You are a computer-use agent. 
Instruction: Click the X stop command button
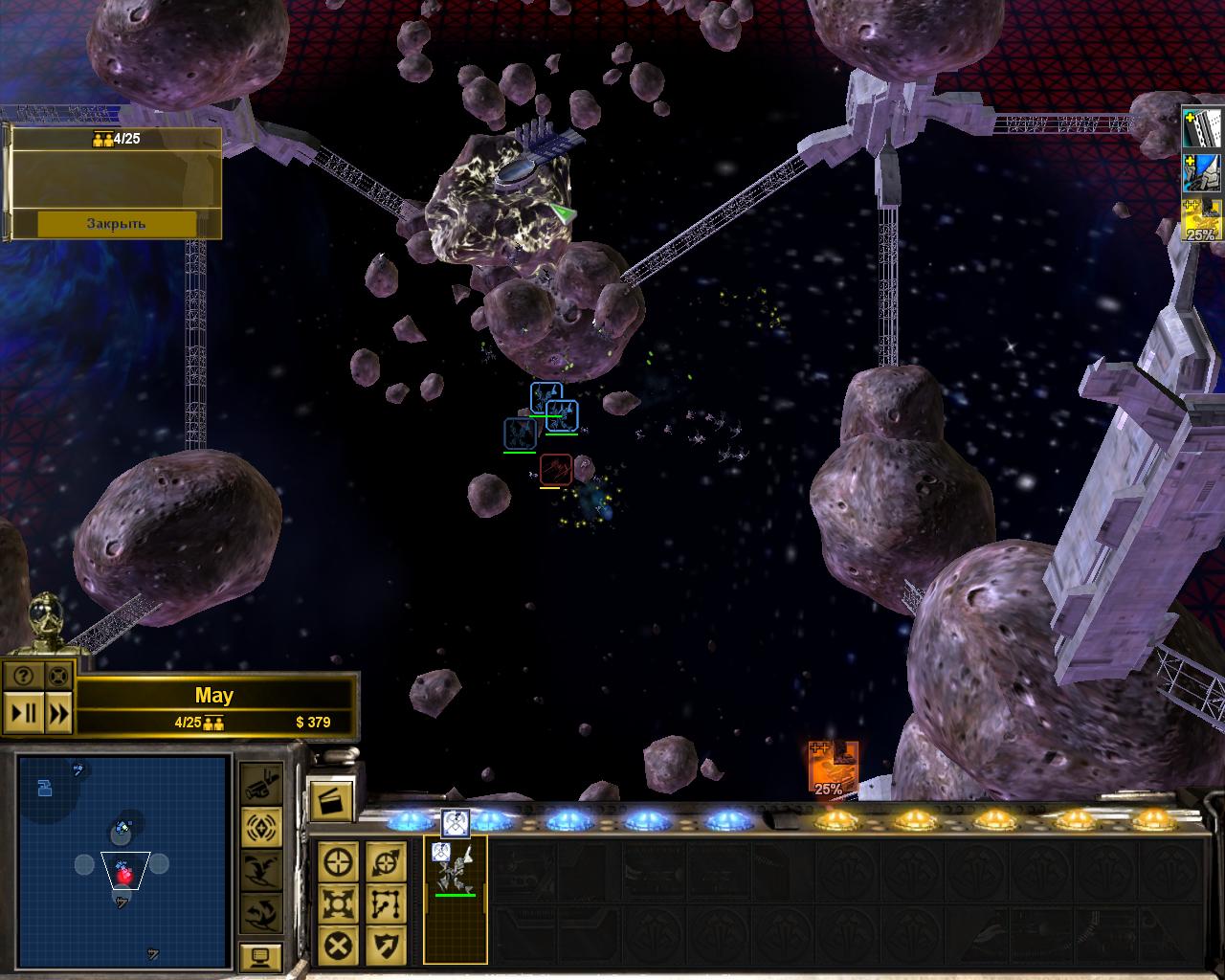(x=340, y=945)
